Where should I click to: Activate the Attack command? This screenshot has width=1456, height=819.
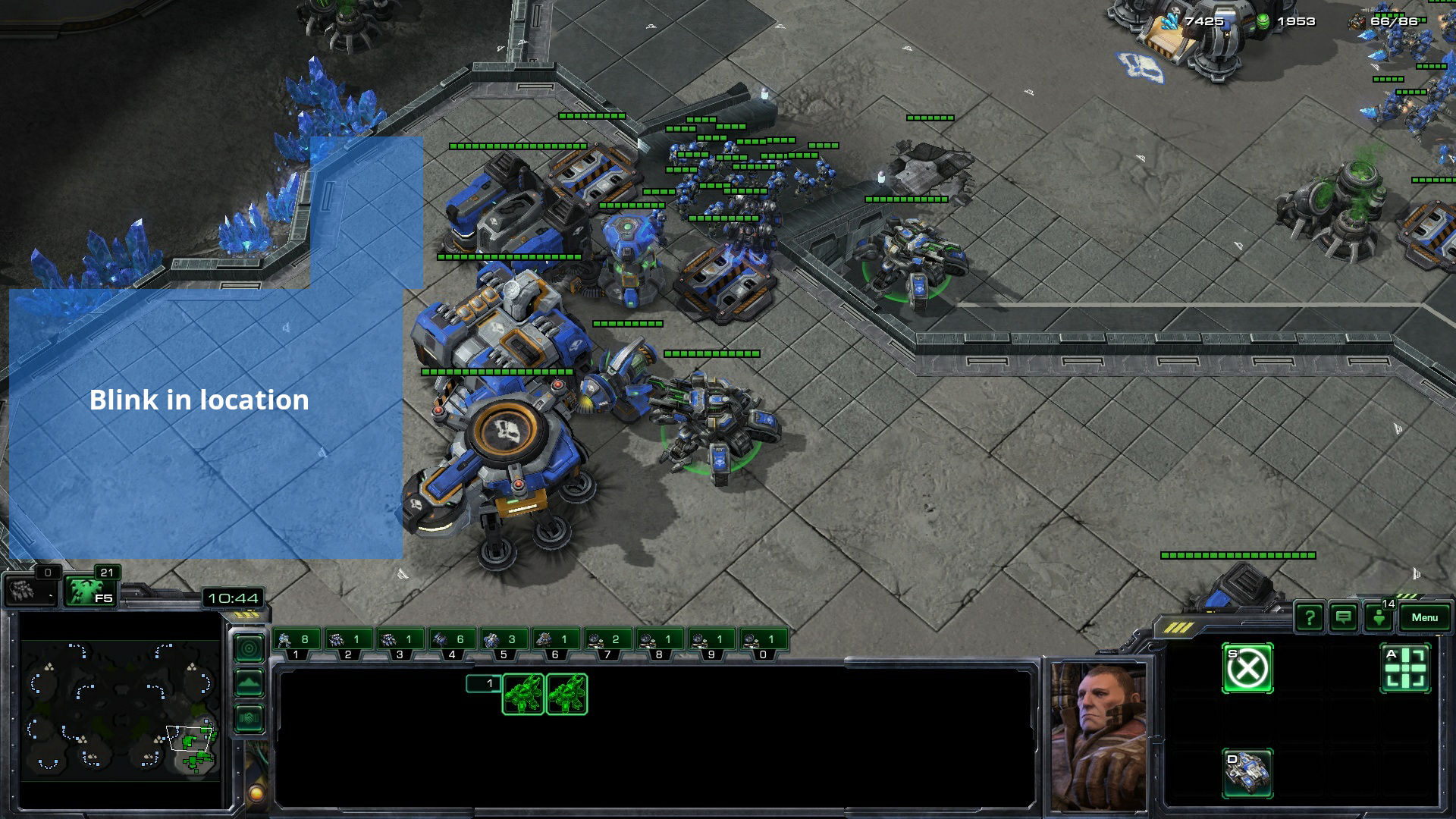(1405, 668)
